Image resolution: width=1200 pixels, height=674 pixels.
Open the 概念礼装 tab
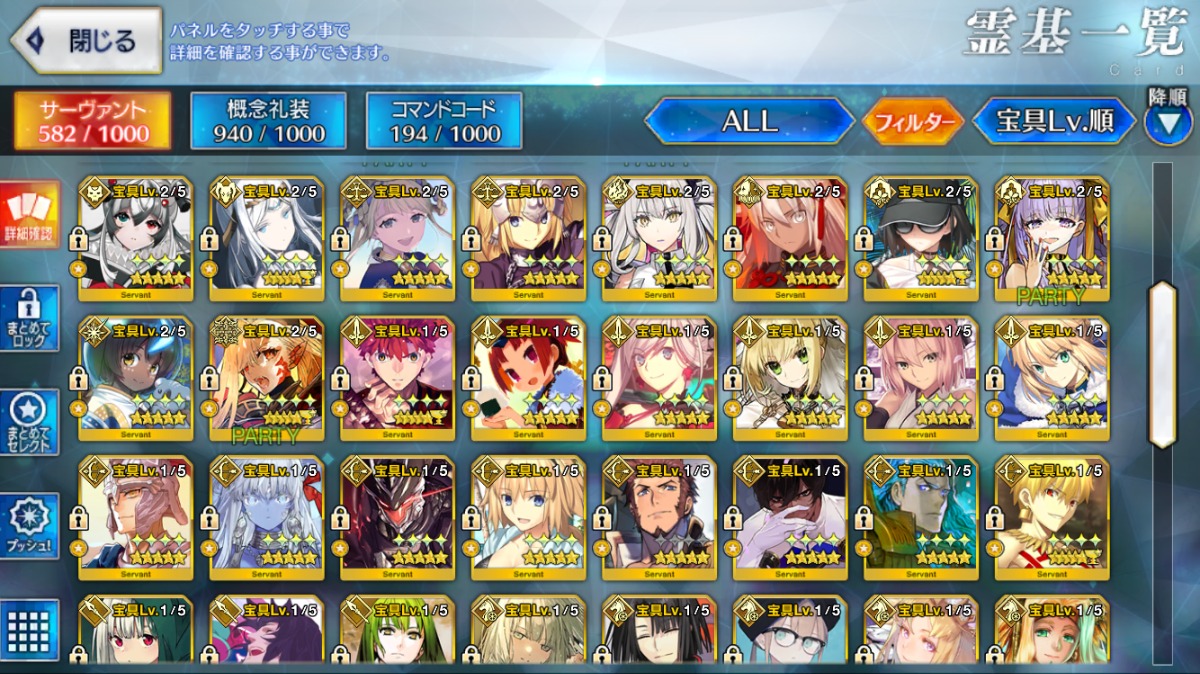[x=268, y=122]
